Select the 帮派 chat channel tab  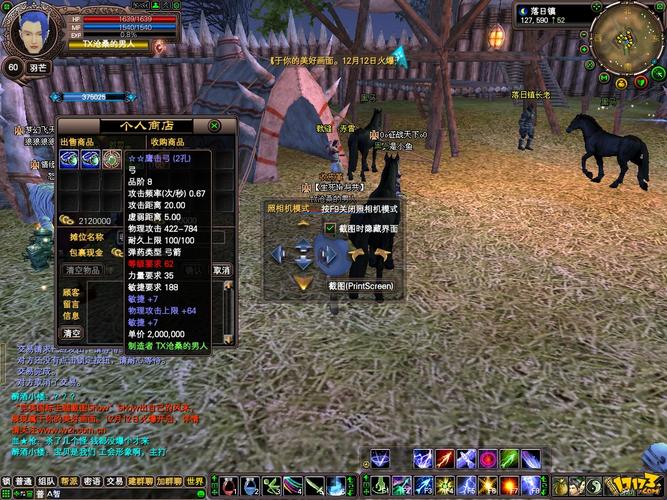point(69,481)
